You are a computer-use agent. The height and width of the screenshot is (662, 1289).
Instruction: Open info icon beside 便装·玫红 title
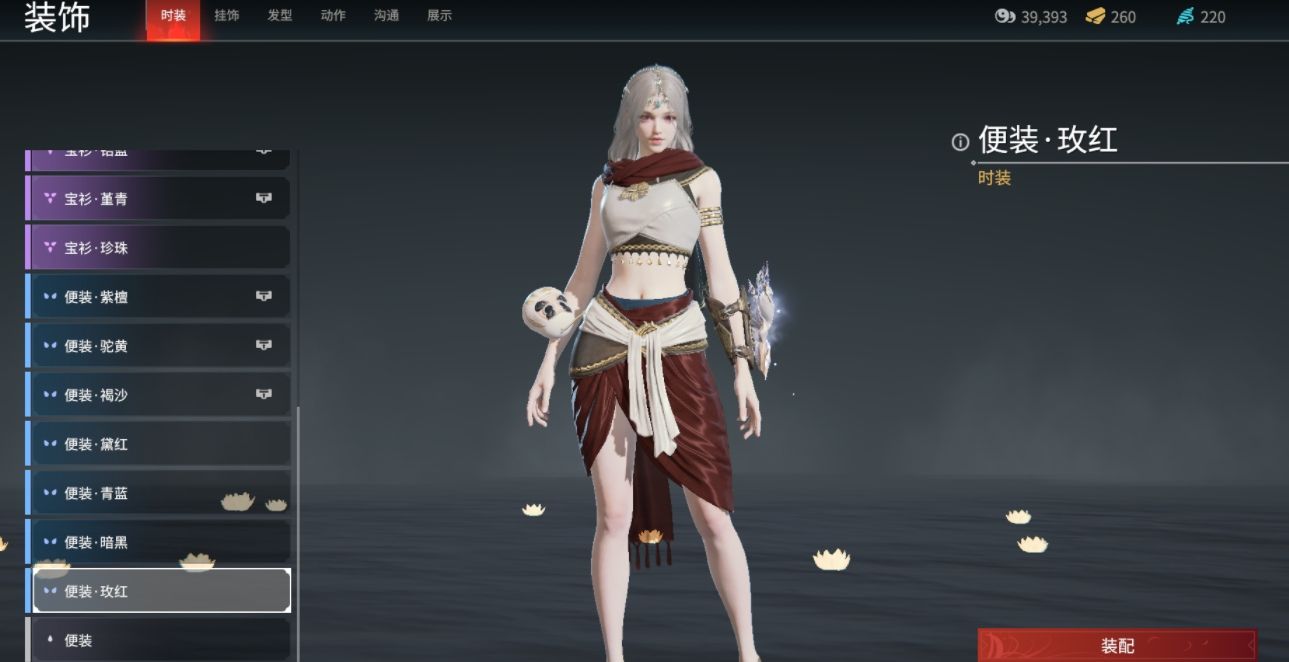tap(960, 142)
